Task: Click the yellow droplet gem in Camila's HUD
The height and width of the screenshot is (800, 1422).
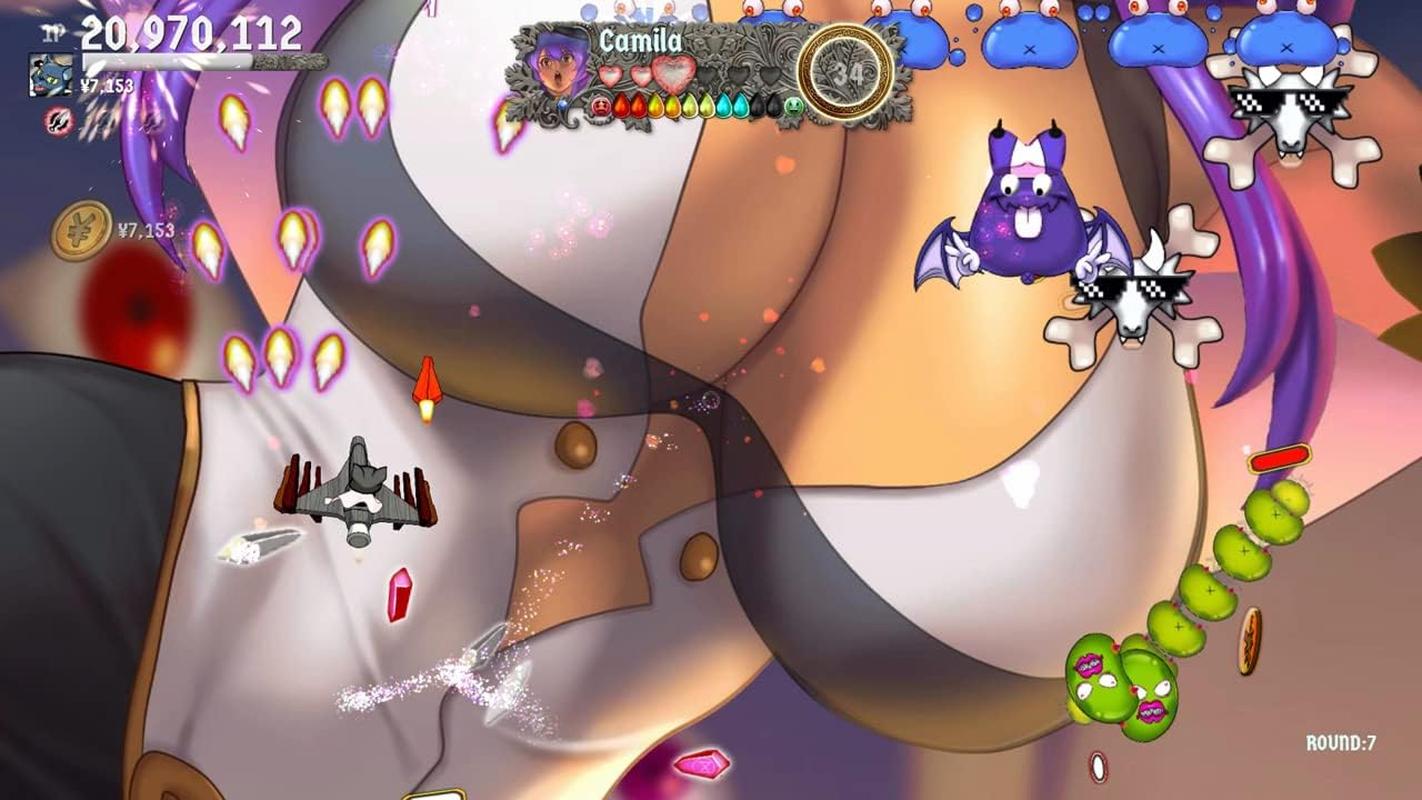Action: pyautogui.click(x=654, y=105)
